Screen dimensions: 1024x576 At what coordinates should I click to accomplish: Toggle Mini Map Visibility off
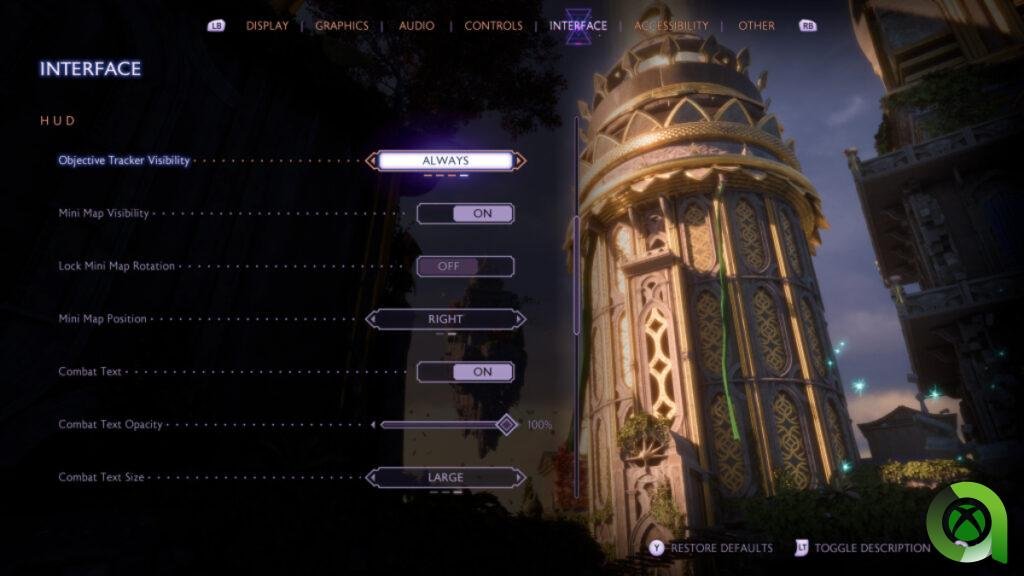465,213
